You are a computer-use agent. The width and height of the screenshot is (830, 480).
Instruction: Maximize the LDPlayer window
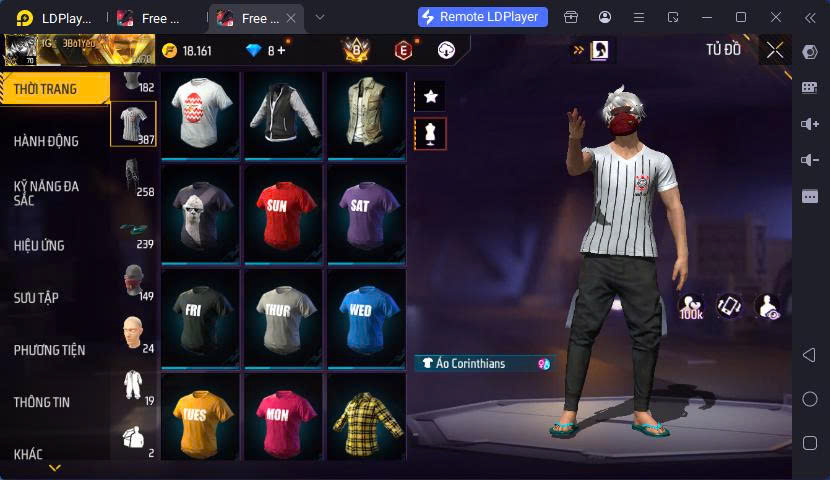click(x=741, y=17)
